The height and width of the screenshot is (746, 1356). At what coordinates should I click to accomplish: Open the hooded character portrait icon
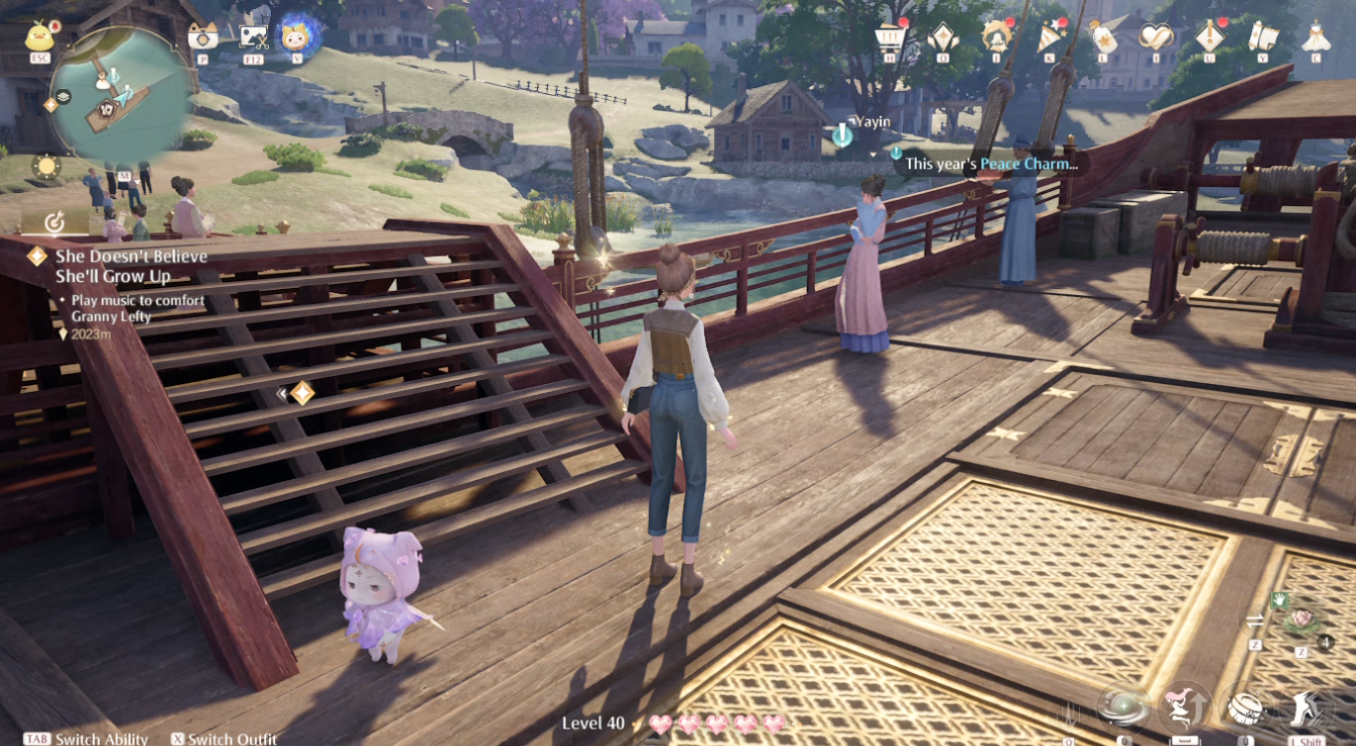click(x=996, y=36)
